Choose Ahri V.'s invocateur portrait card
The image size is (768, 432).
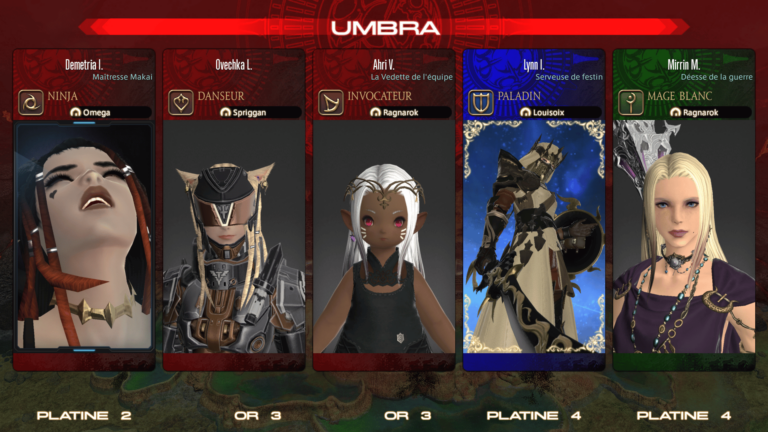click(x=384, y=237)
